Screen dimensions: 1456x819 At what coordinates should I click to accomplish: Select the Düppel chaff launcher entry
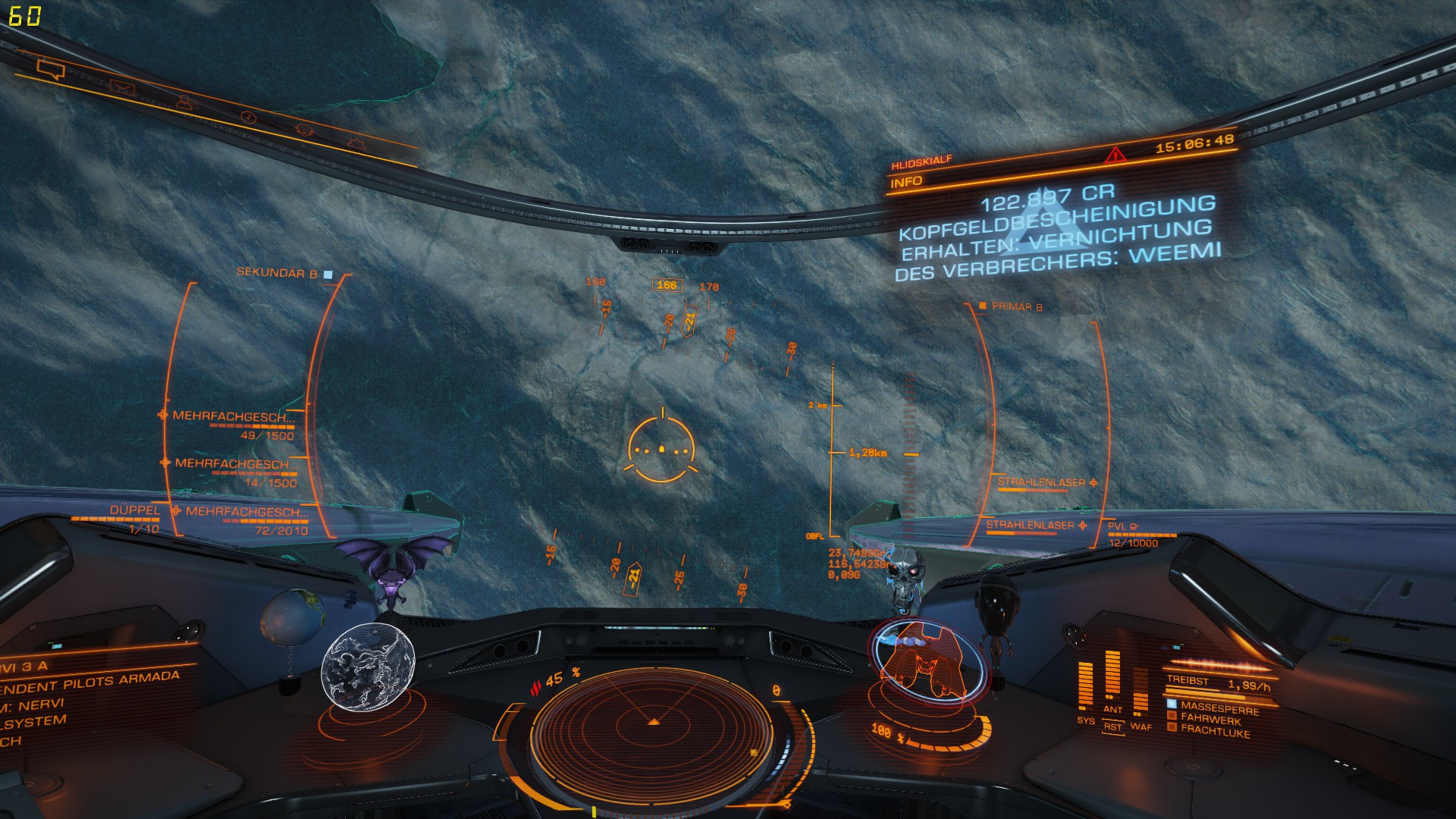[135, 510]
